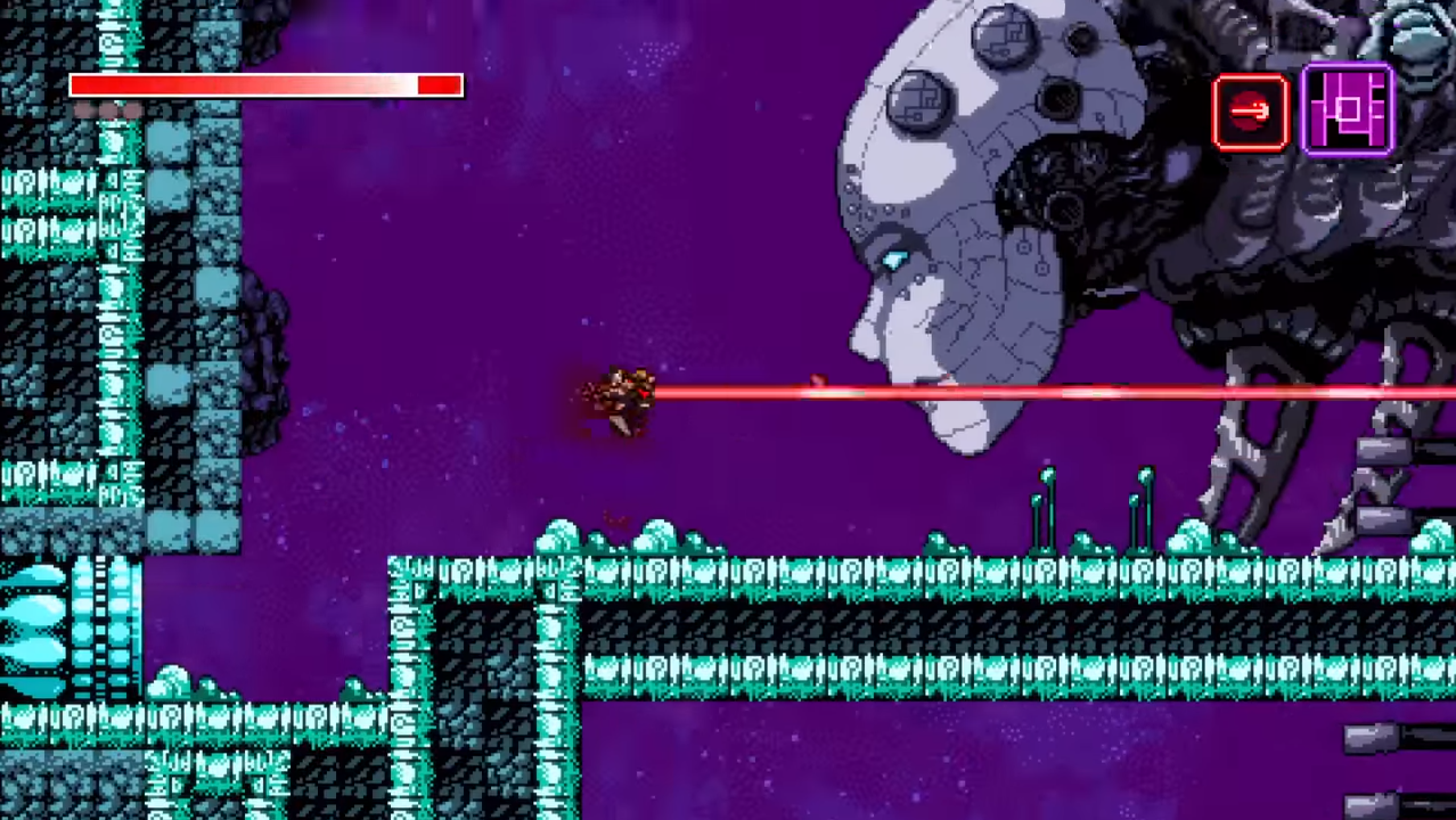Click the current room square on the minimap

click(x=1347, y=109)
